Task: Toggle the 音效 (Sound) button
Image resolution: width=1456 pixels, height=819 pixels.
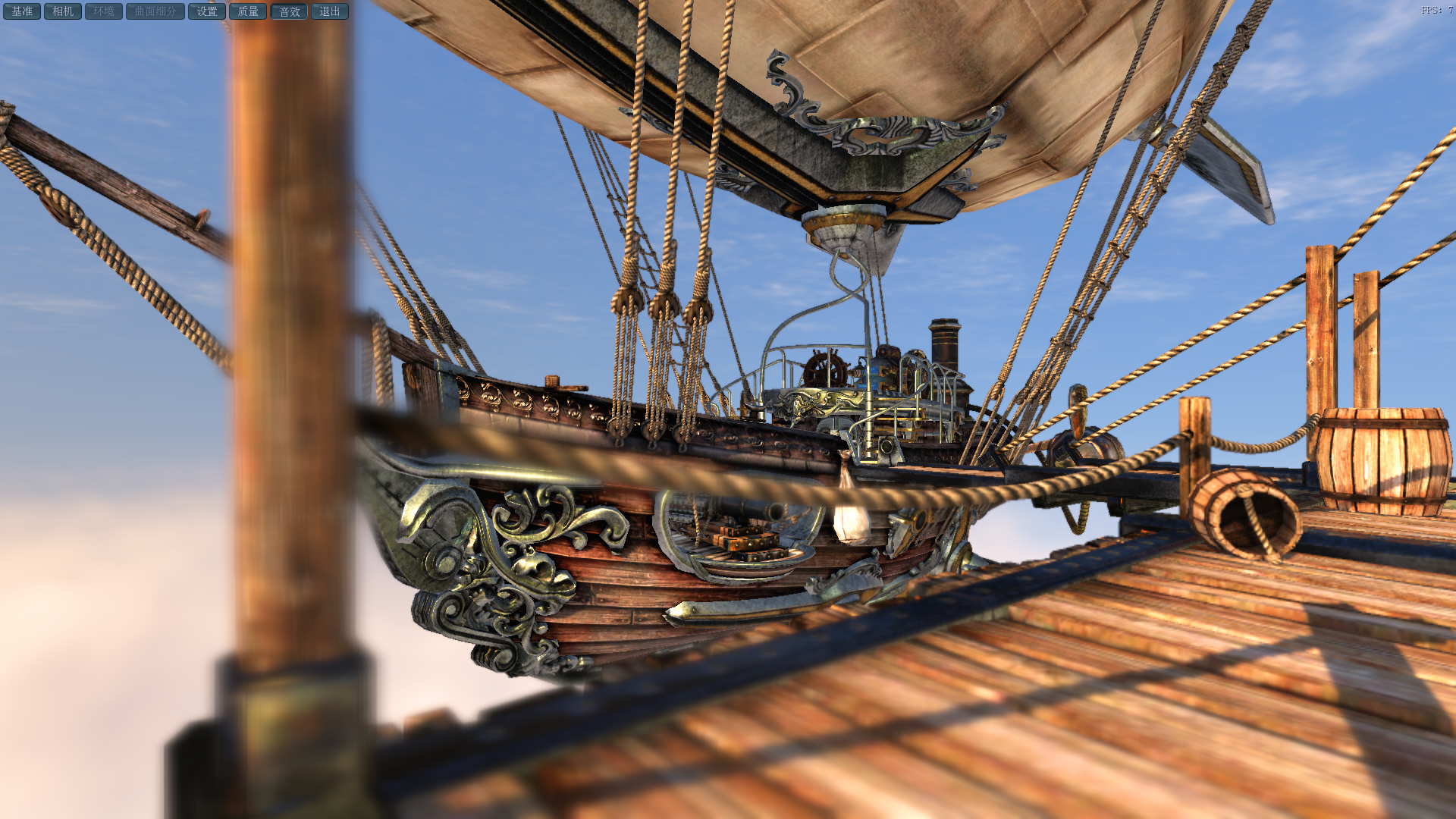Action: click(x=289, y=11)
